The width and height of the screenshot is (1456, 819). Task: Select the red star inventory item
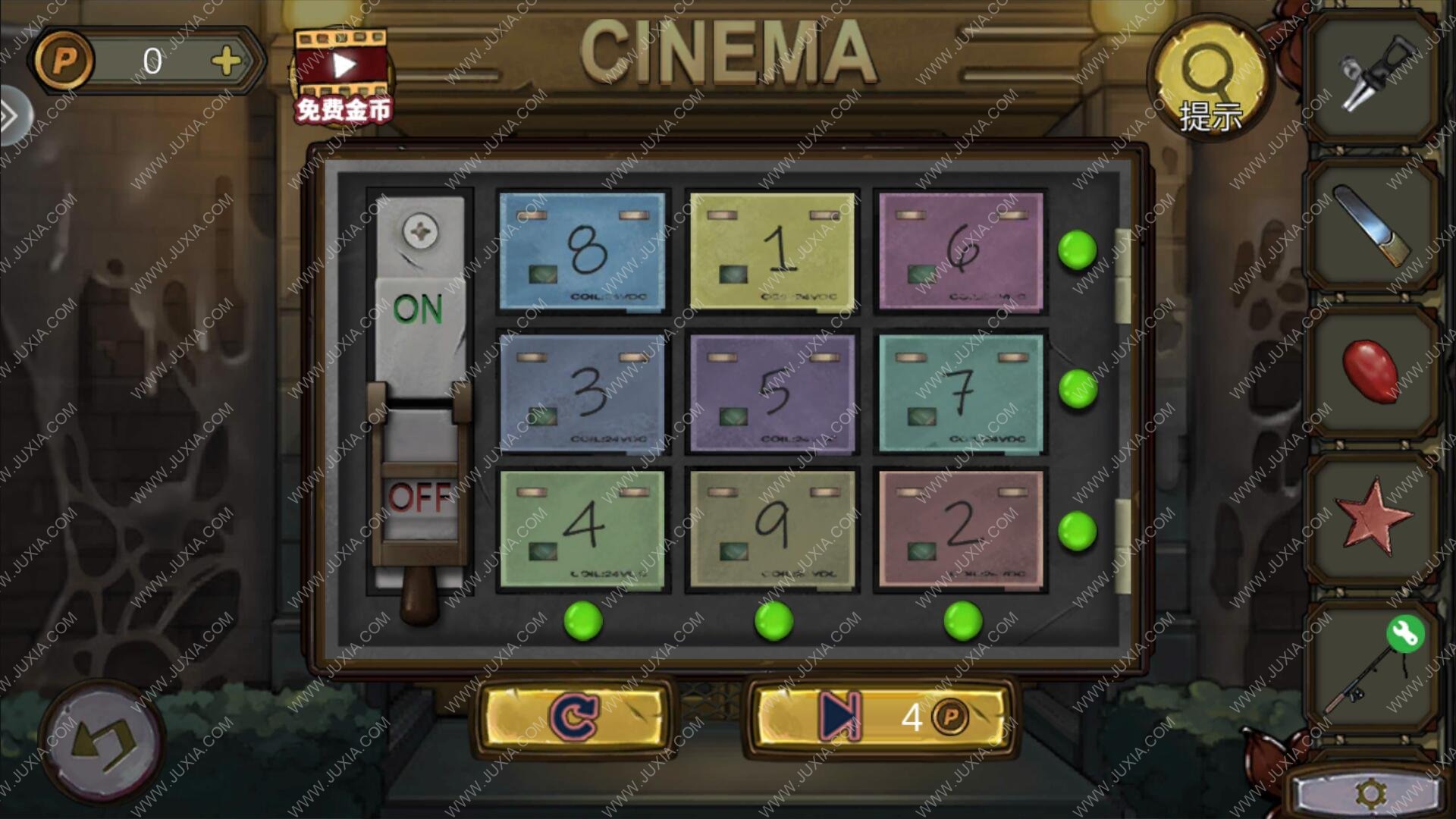click(x=1371, y=521)
